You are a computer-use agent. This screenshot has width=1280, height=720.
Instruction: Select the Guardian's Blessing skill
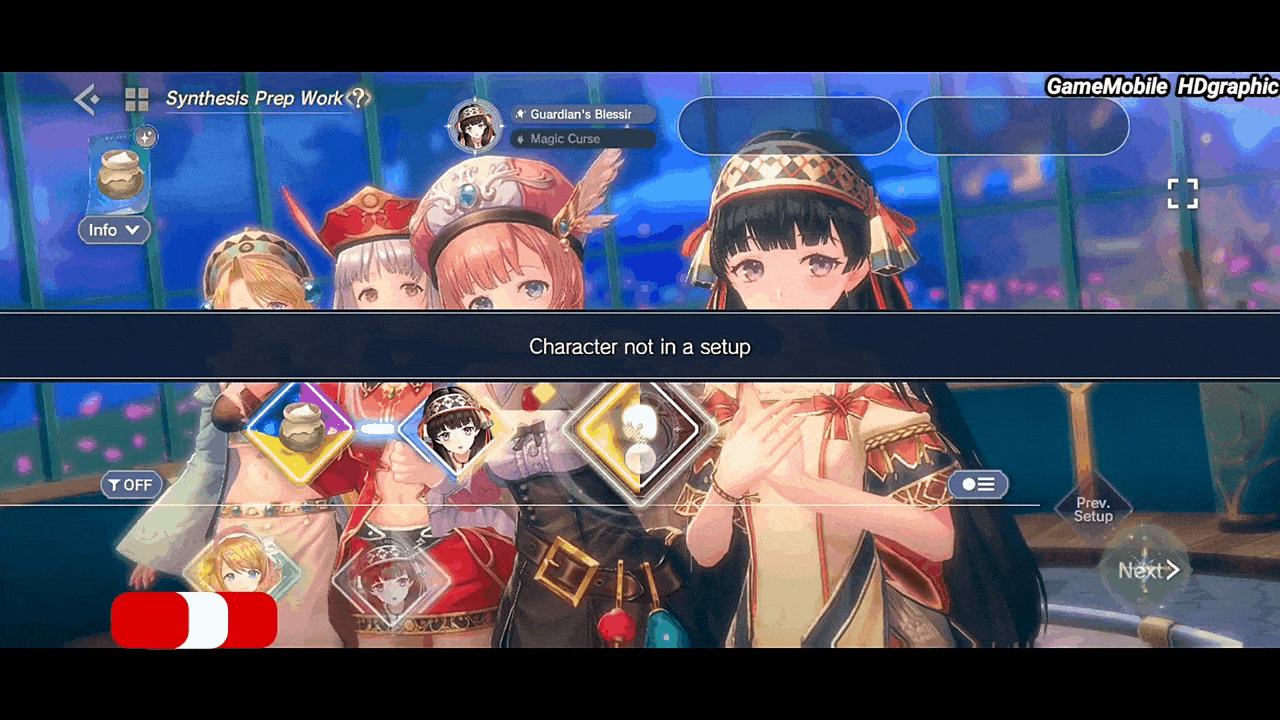[583, 114]
